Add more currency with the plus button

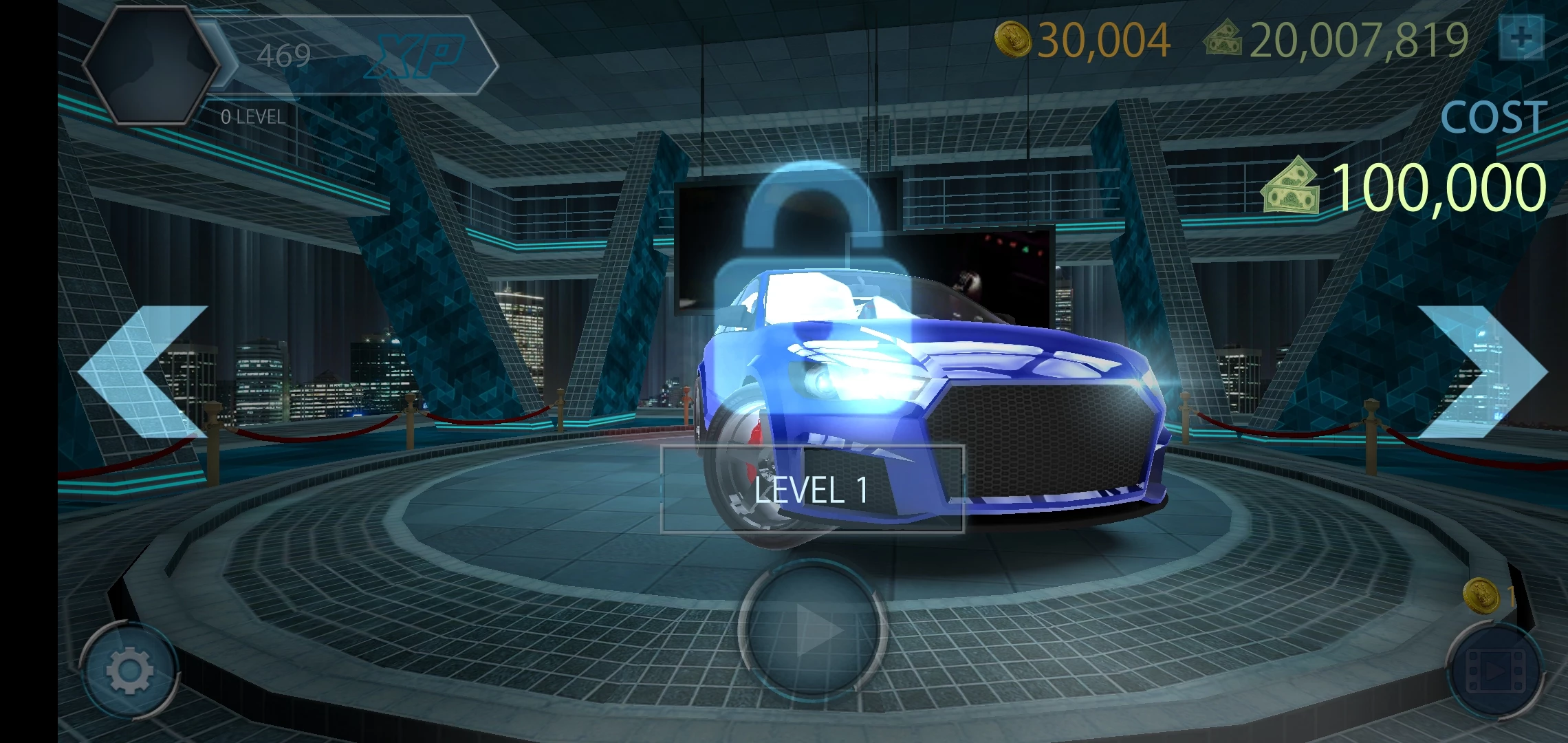[x=1521, y=38]
